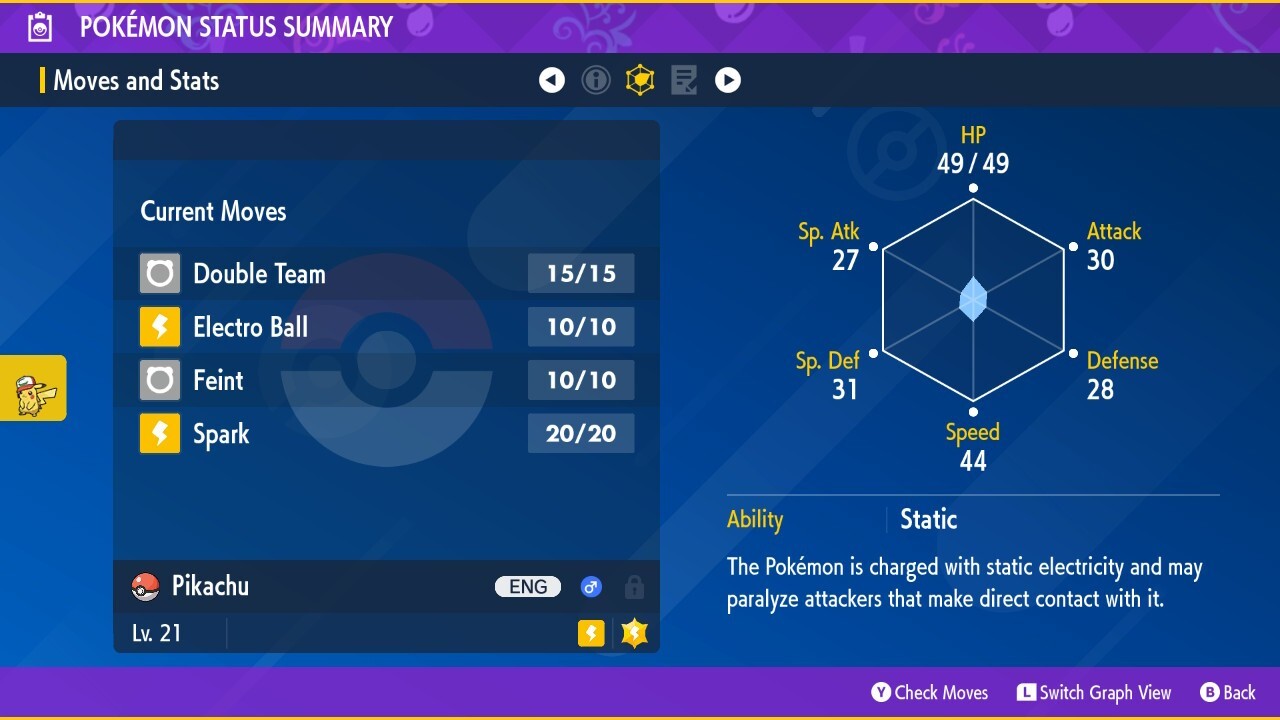This screenshot has width=1280, height=720.
Task: Open the memo notes page tab
Action: pos(684,80)
